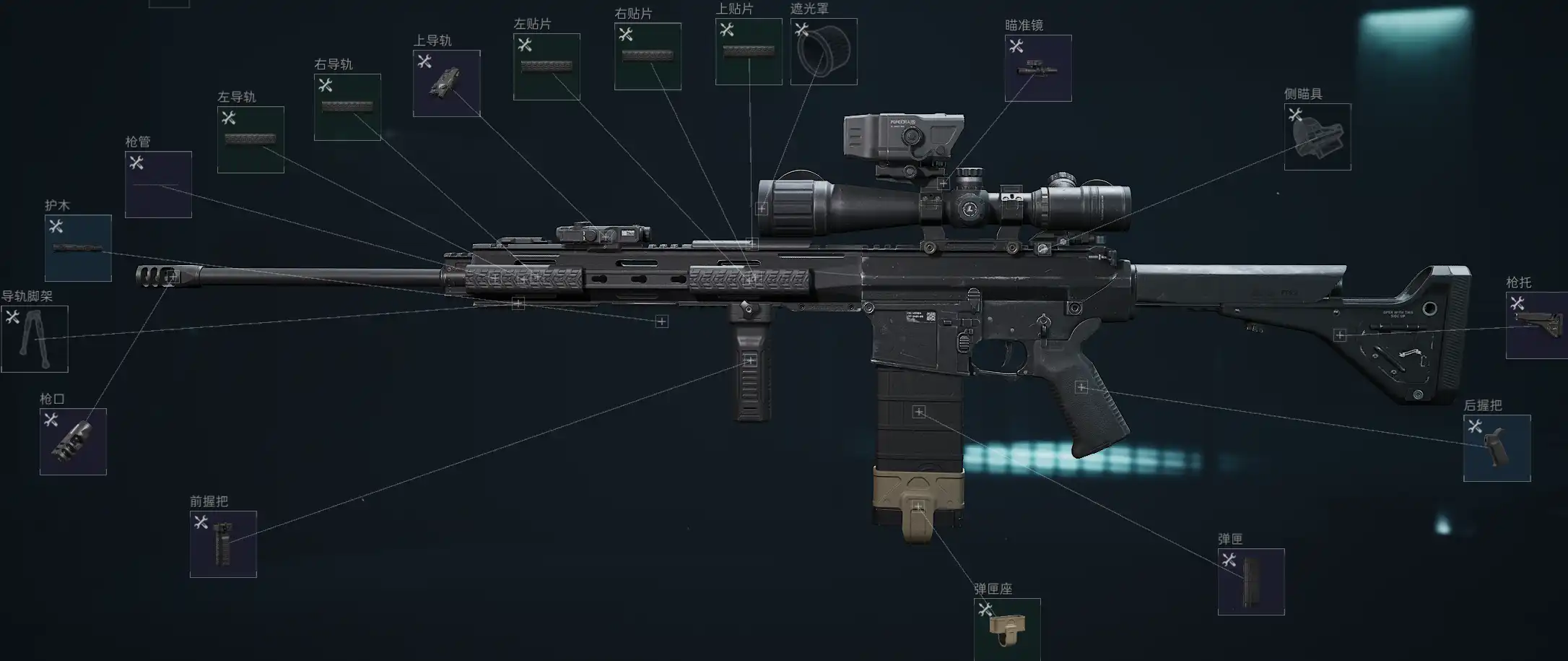Select the 遮光罩 sunshade slot

[x=824, y=51]
